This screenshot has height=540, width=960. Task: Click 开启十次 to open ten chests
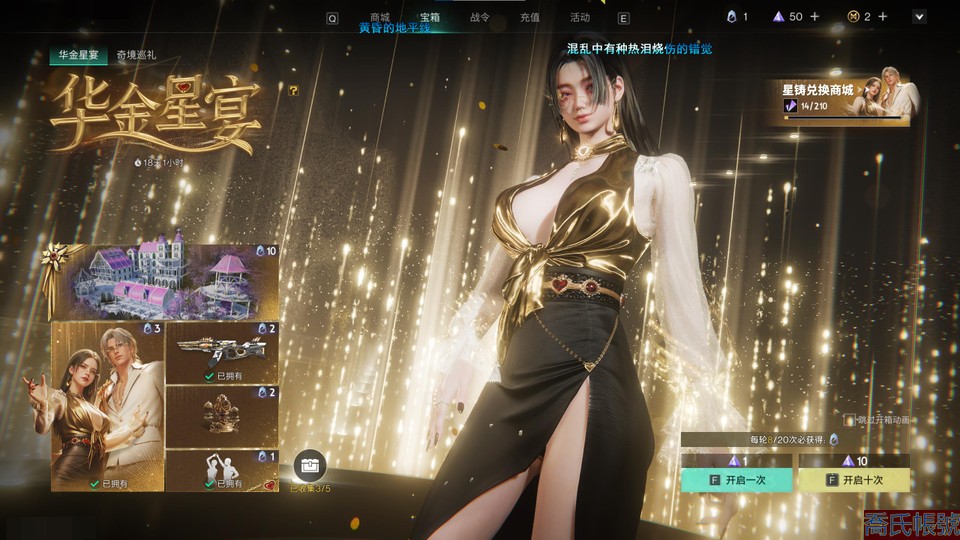[854, 479]
